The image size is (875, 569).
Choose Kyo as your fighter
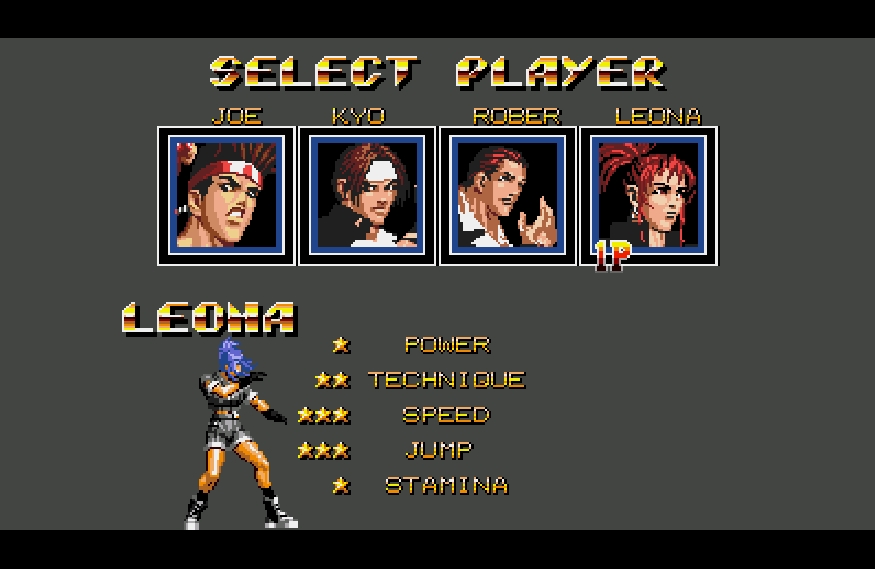(367, 195)
